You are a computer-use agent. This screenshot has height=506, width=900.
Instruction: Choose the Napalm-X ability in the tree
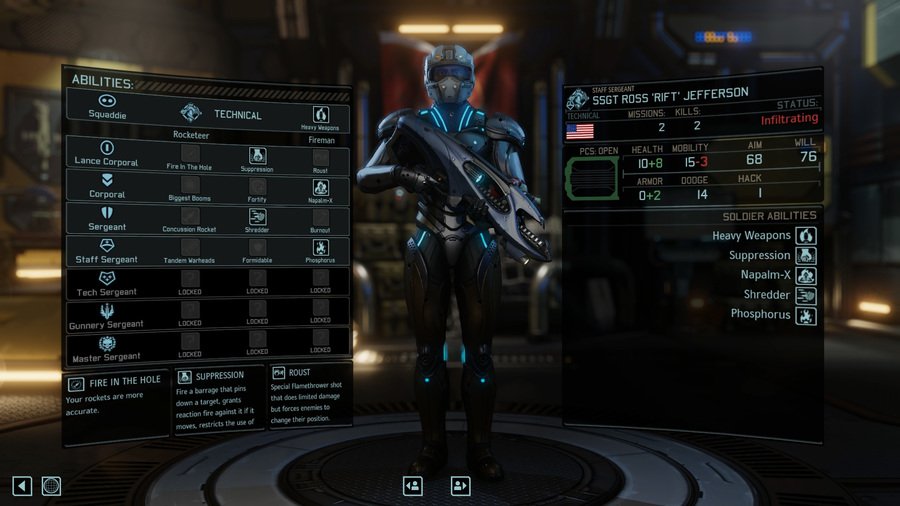click(x=321, y=186)
